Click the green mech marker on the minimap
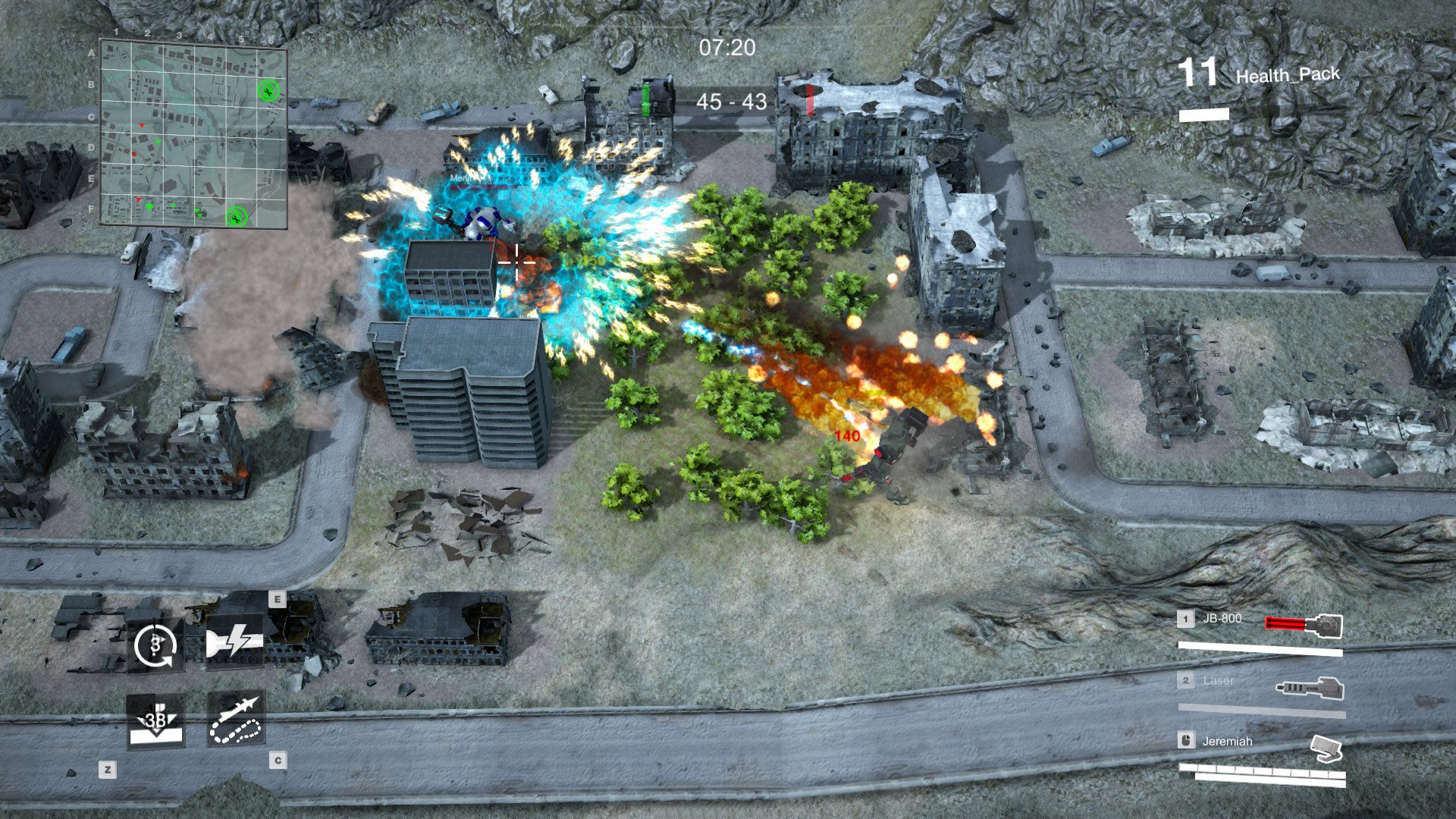 point(269,90)
